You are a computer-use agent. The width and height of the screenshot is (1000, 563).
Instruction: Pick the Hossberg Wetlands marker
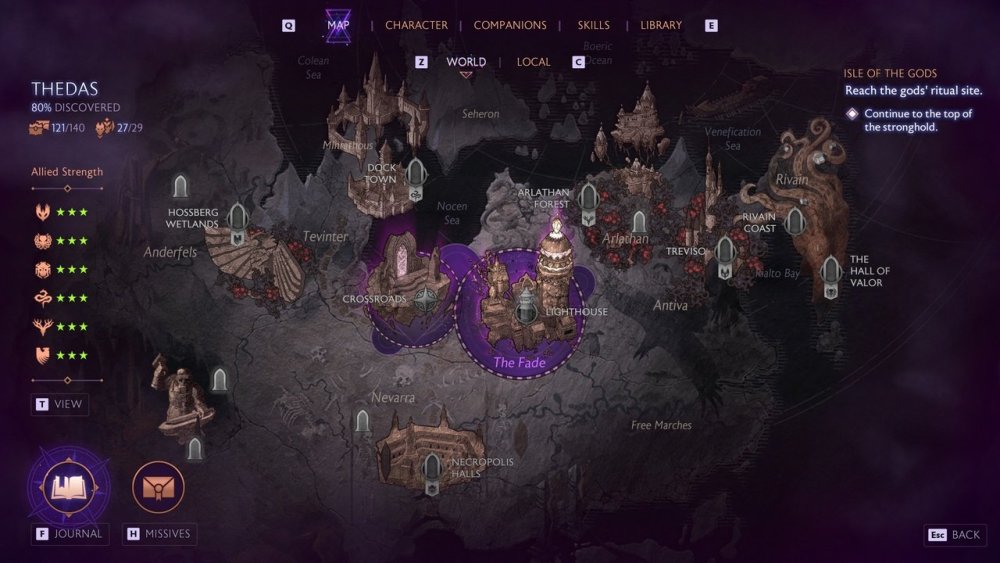(x=237, y=220)
